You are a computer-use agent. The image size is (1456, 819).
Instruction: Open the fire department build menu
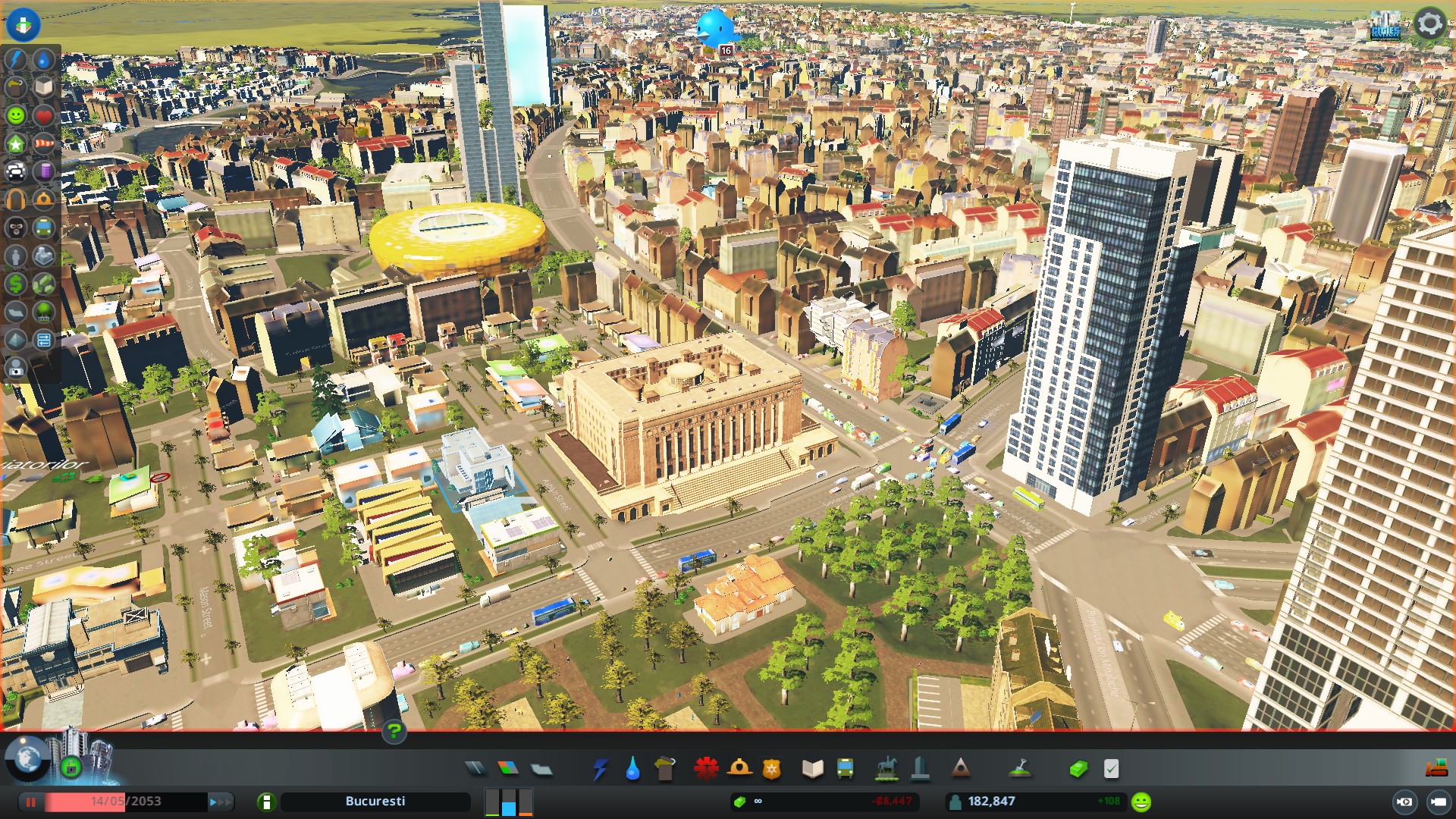click(x=739, y=769)
